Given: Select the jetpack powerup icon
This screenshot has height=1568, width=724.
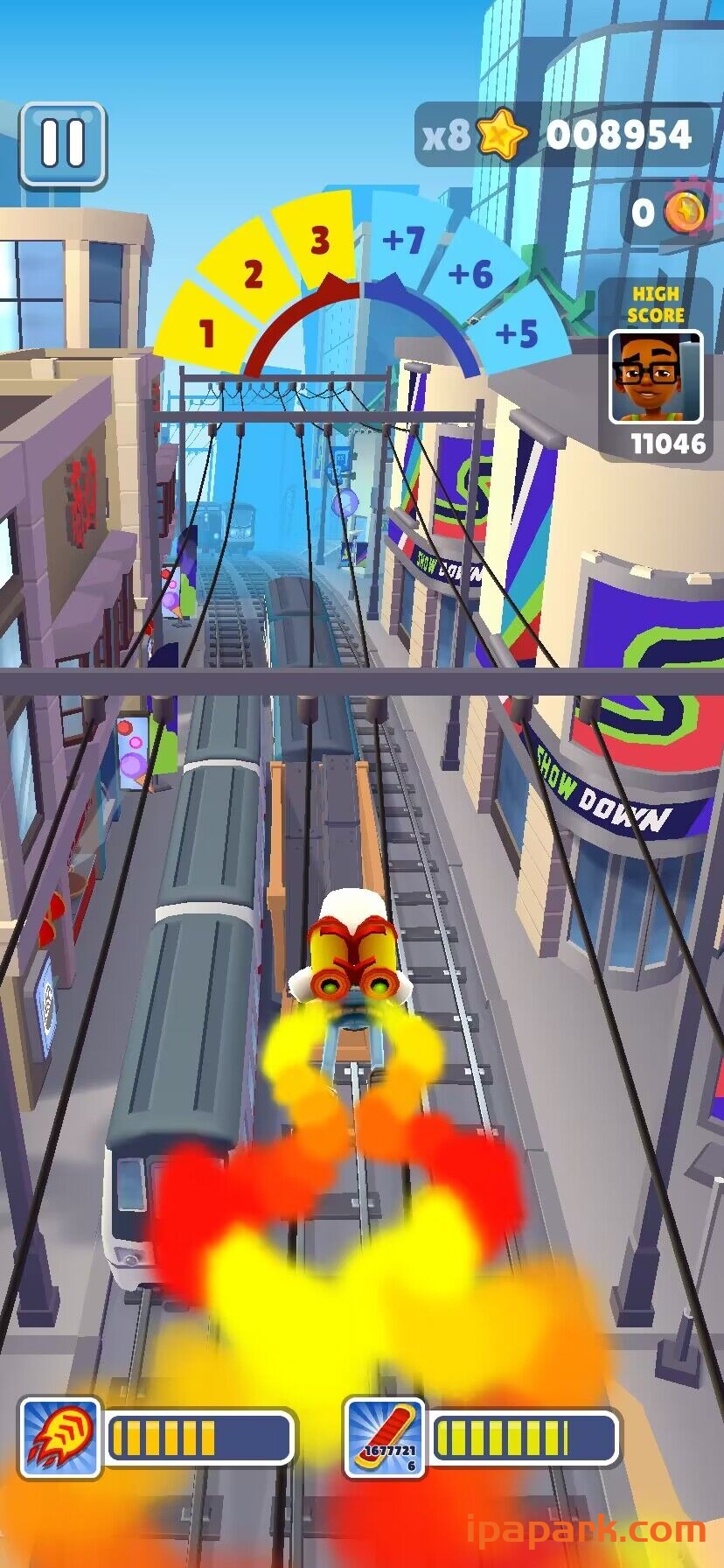Looking at the screenshot, I should point(60,1438).
